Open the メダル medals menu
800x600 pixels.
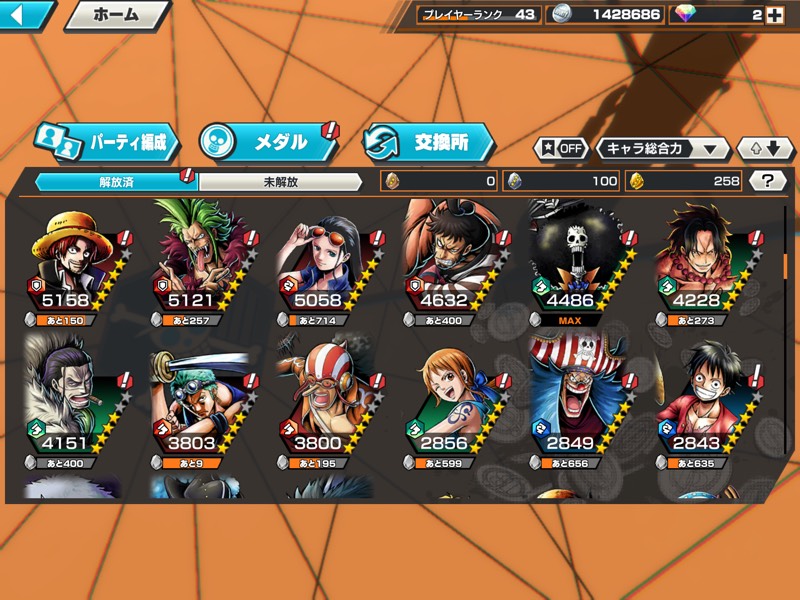268,142
